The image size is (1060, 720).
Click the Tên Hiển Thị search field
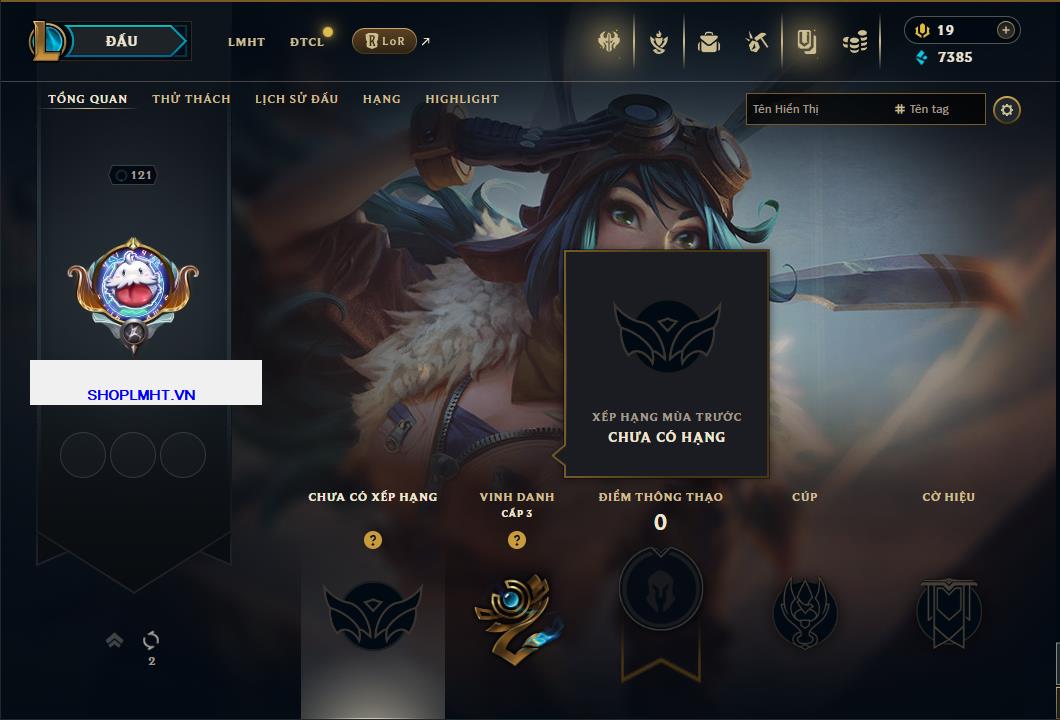[x=815, y=109]
